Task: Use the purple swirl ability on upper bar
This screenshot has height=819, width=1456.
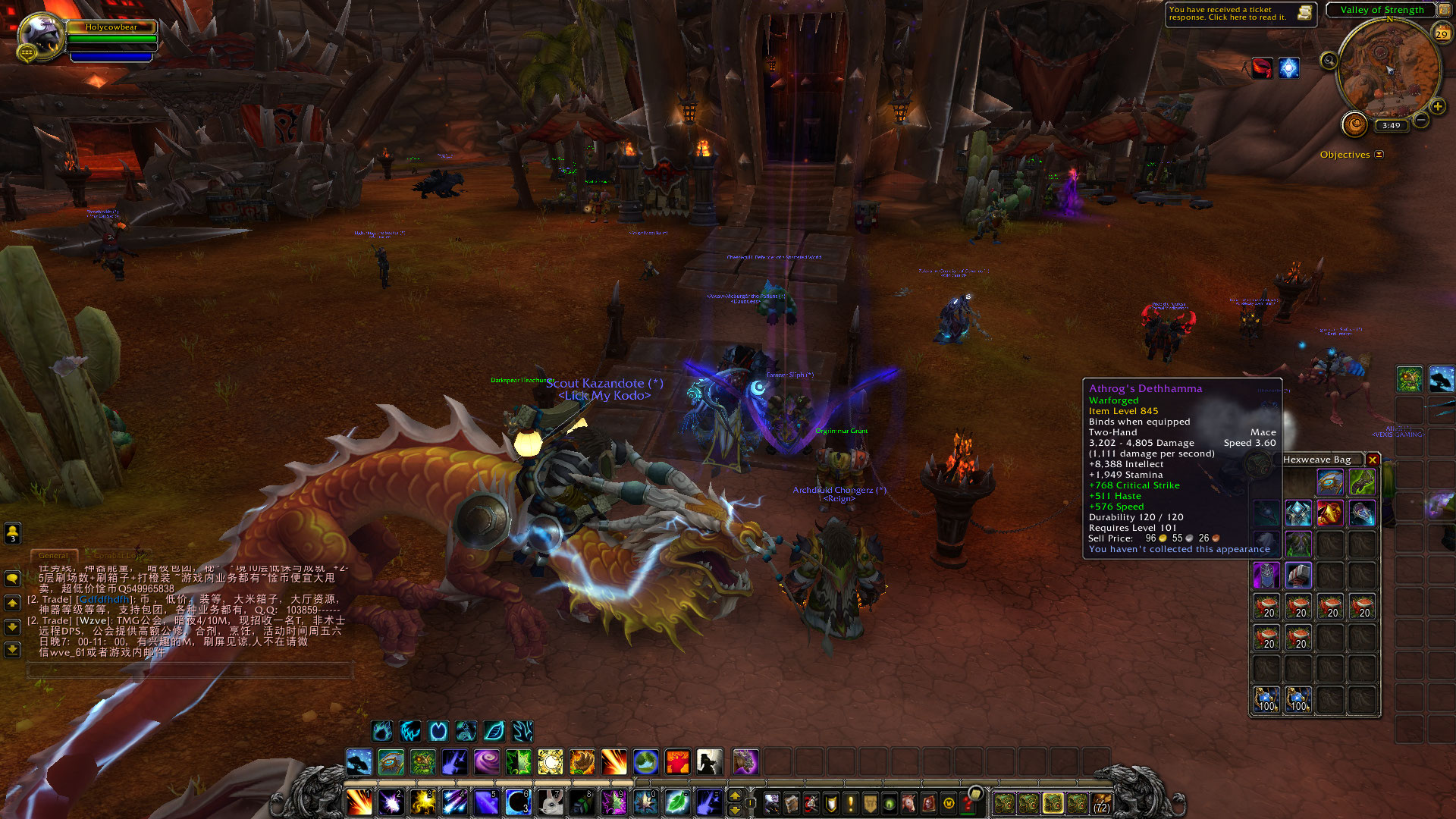Action: (x=486, y=761)
